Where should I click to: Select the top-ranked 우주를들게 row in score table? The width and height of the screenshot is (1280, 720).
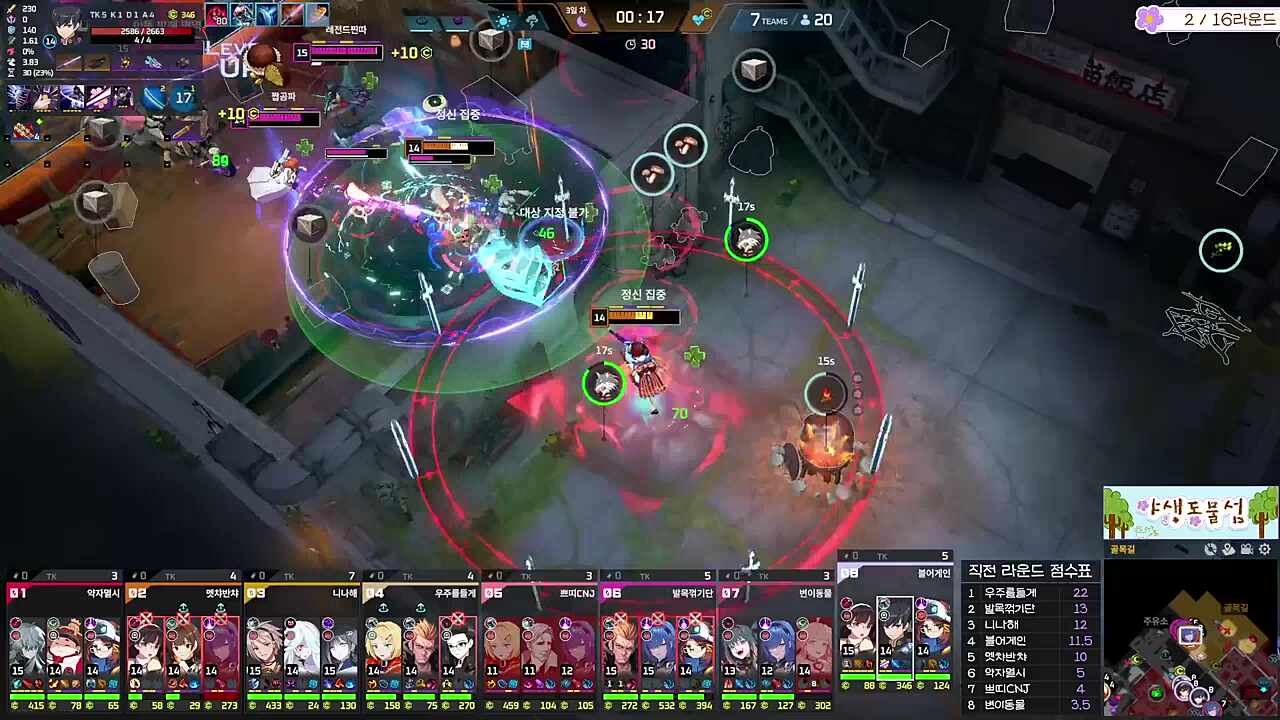coord(1029,593)
